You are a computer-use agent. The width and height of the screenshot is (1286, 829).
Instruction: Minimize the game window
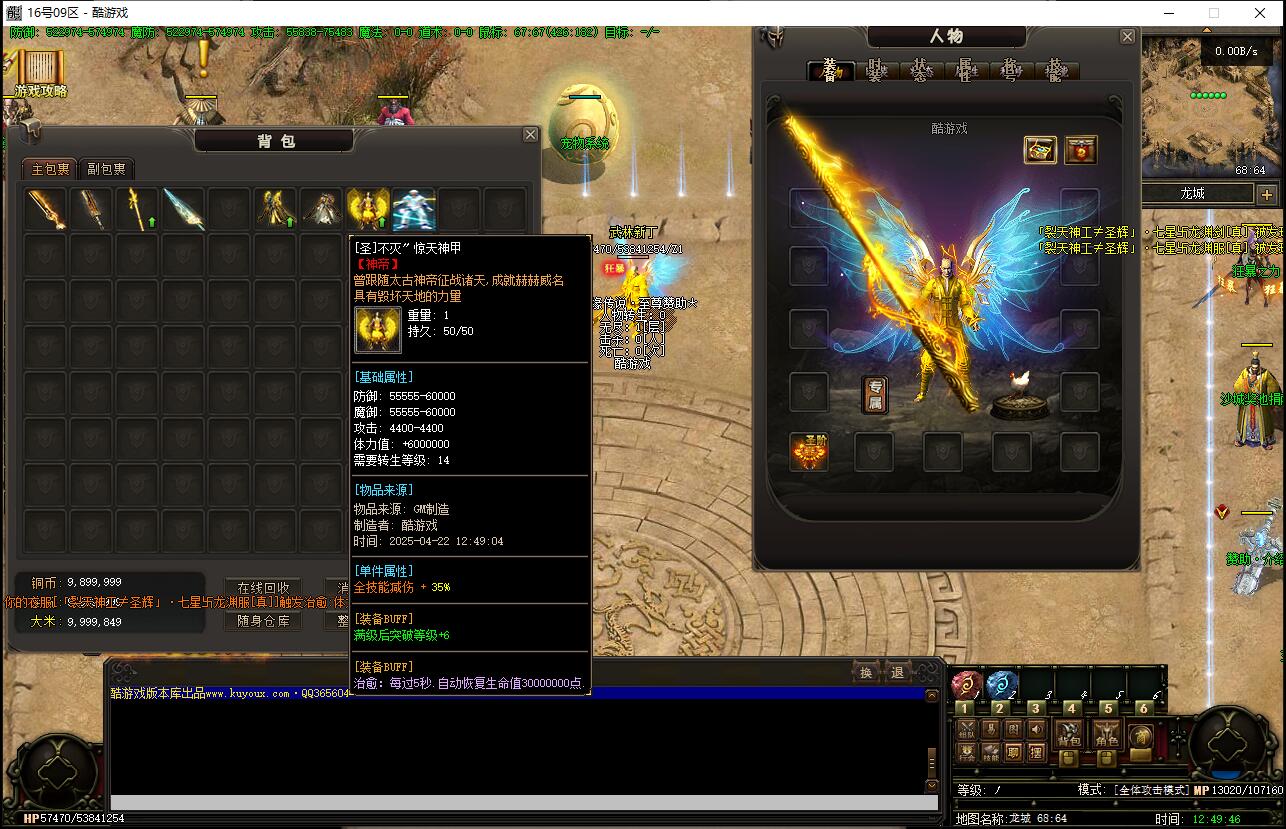point(1168,13)
